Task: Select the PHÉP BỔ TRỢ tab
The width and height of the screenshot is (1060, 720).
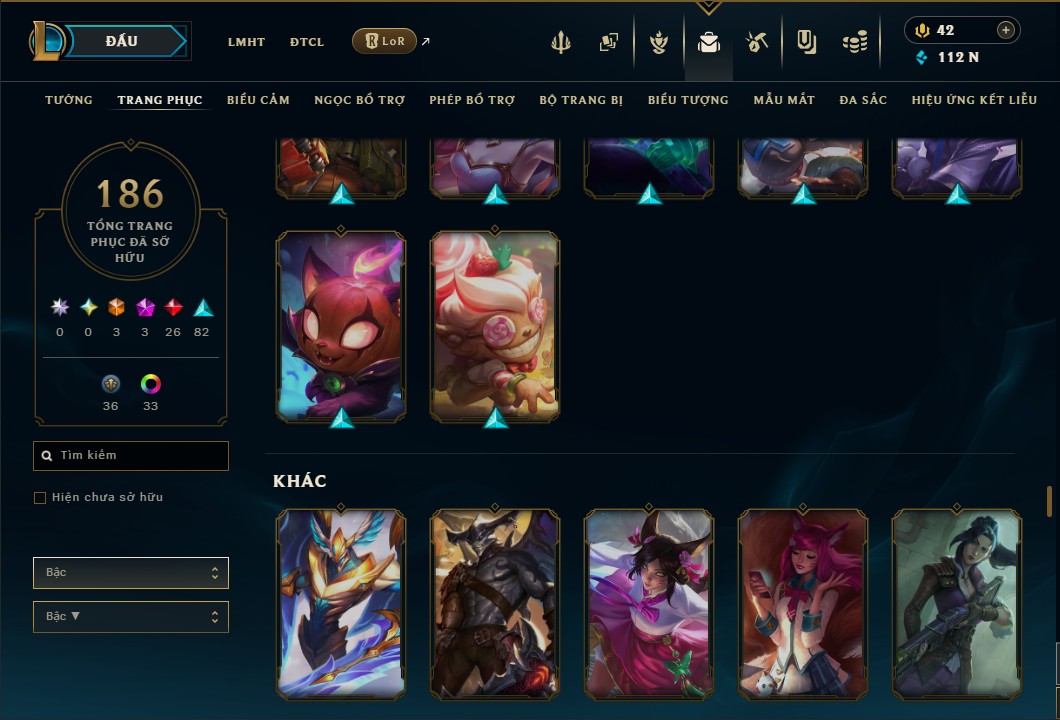Action: 472,100
